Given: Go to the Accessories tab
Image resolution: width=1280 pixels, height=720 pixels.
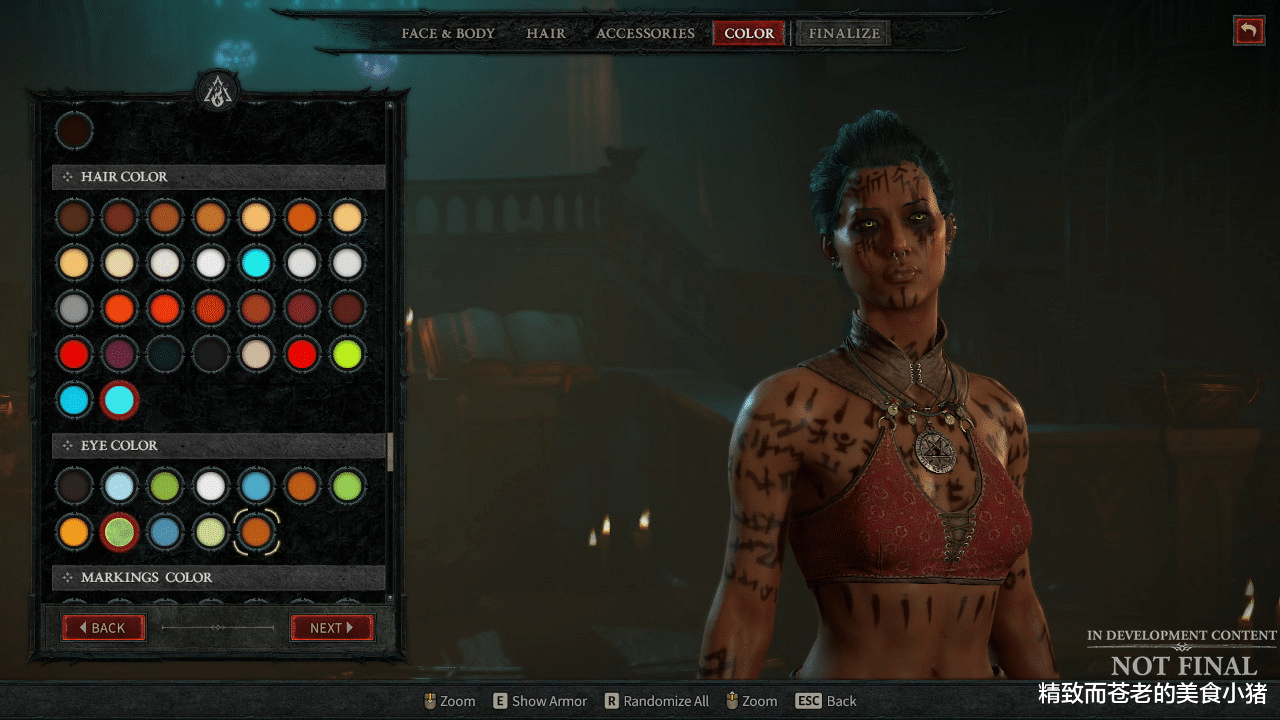Looking at the screenshot, I should tap(645, 33).
